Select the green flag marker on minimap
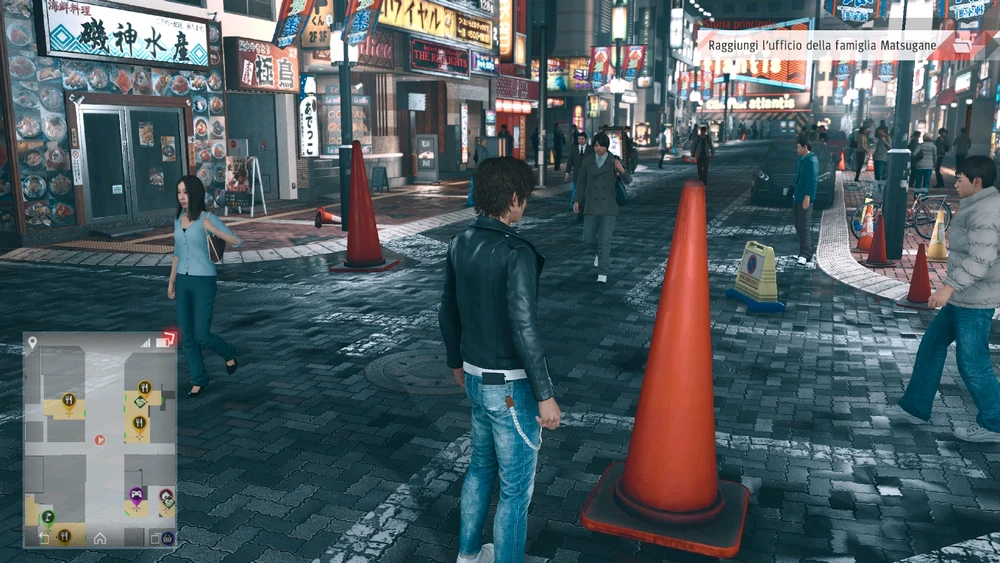 point(47,516)
